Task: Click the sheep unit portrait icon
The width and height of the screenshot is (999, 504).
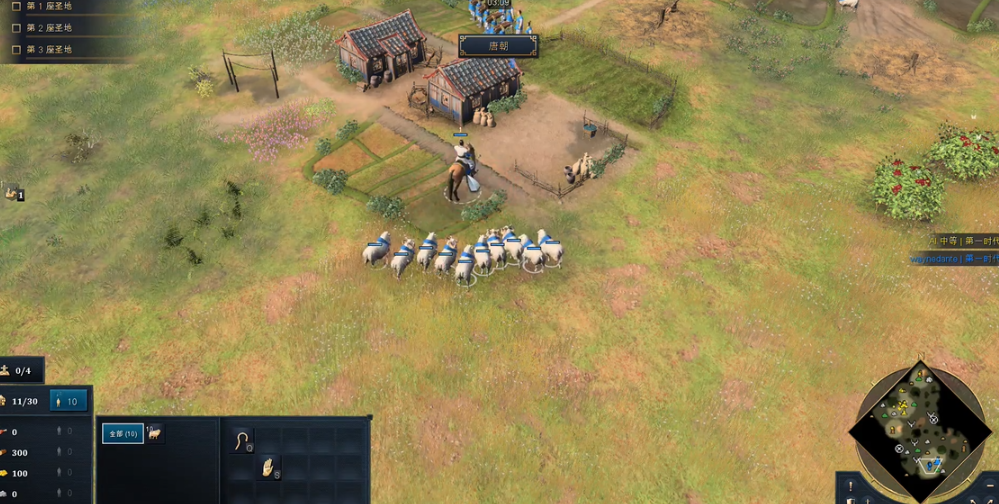Action: tap(155, 434)
